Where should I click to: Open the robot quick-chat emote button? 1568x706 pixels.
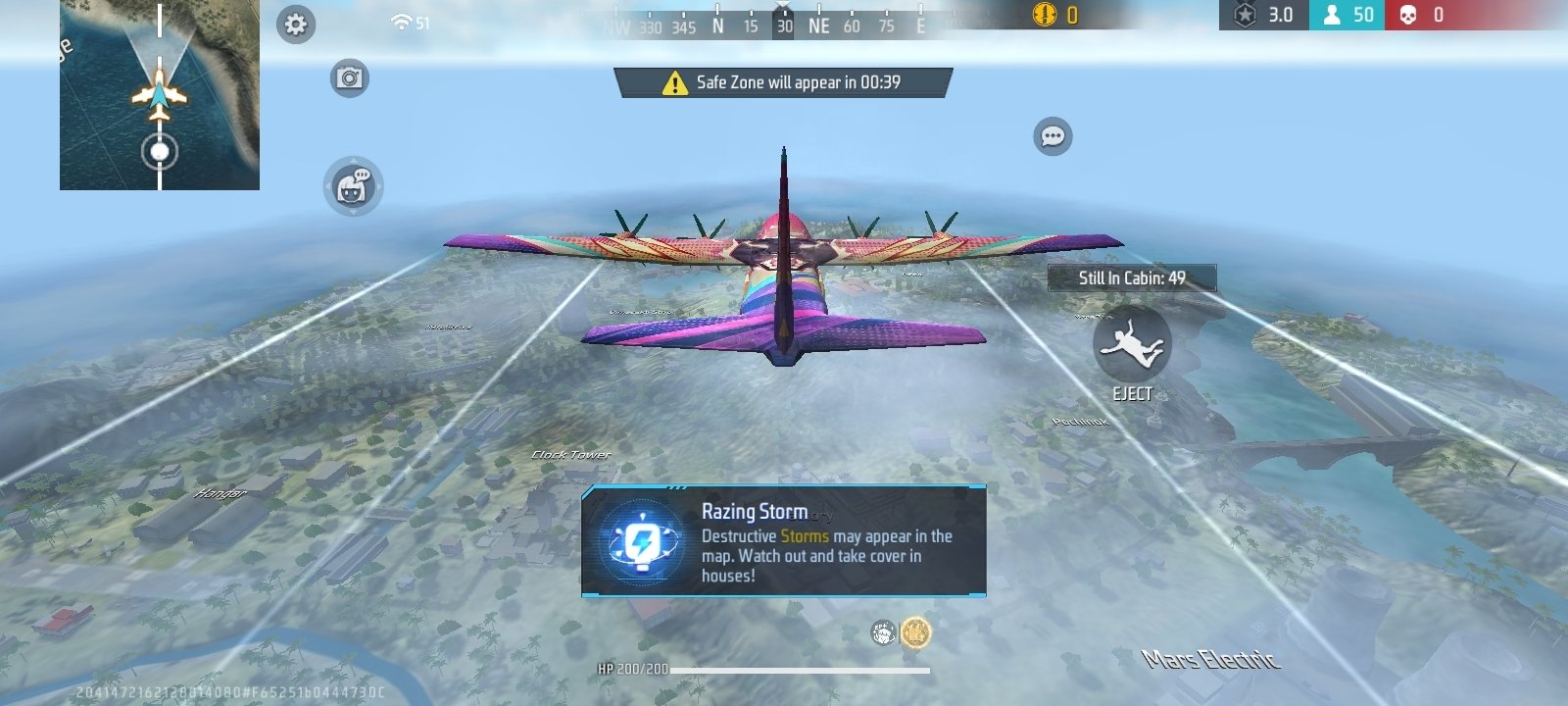pos(353,186)
